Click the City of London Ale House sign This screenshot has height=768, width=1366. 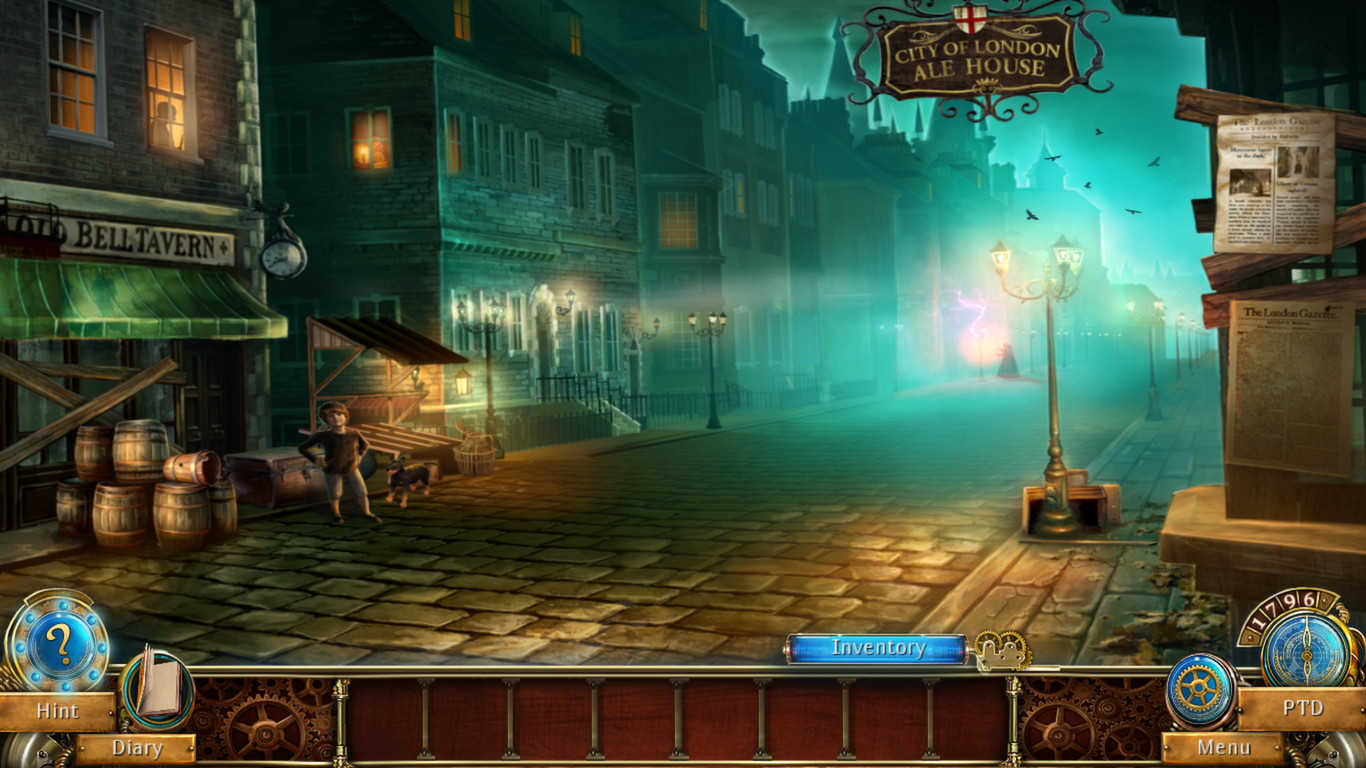click(975, 55)
